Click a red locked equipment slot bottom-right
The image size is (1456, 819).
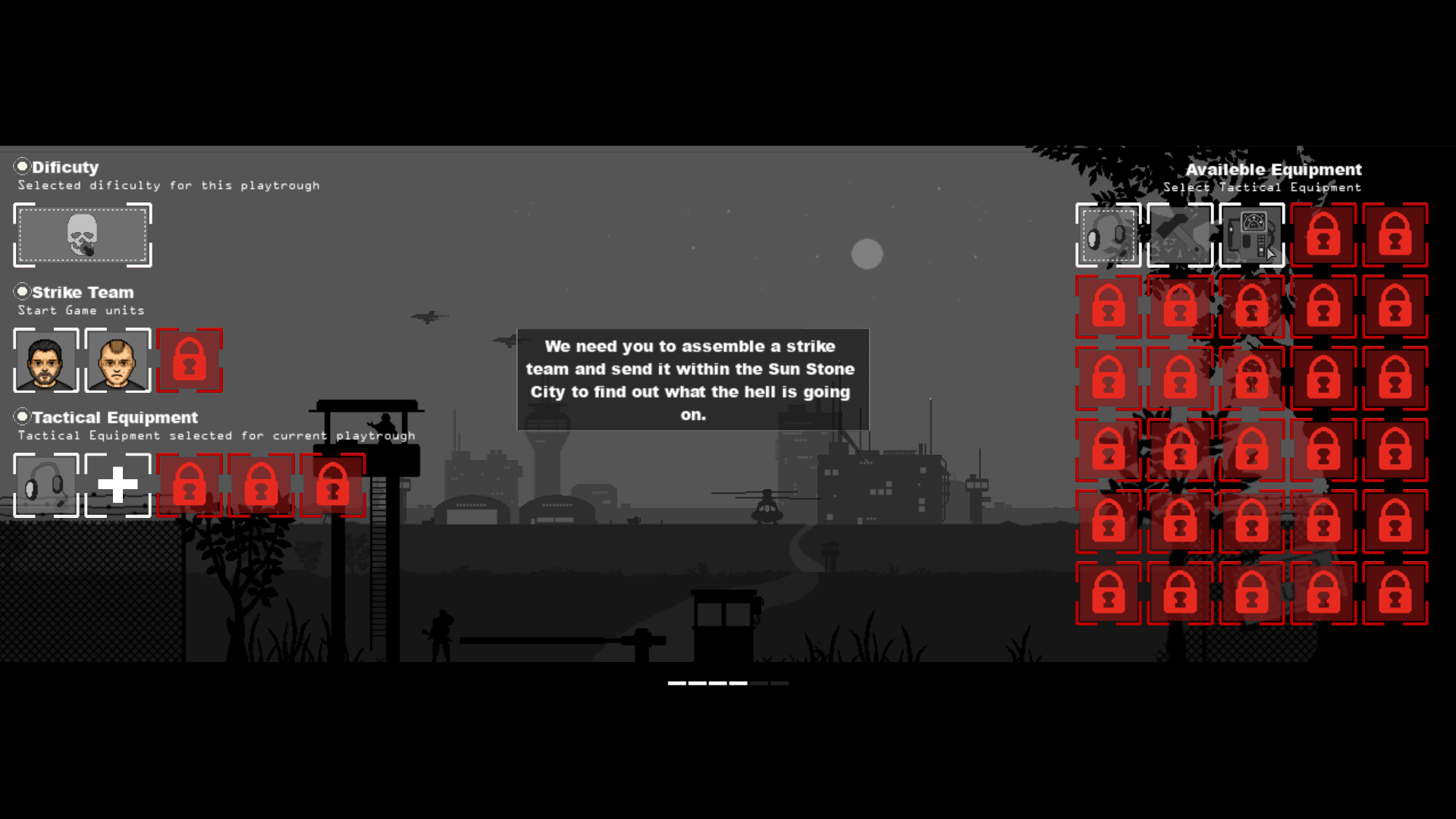1395,594
